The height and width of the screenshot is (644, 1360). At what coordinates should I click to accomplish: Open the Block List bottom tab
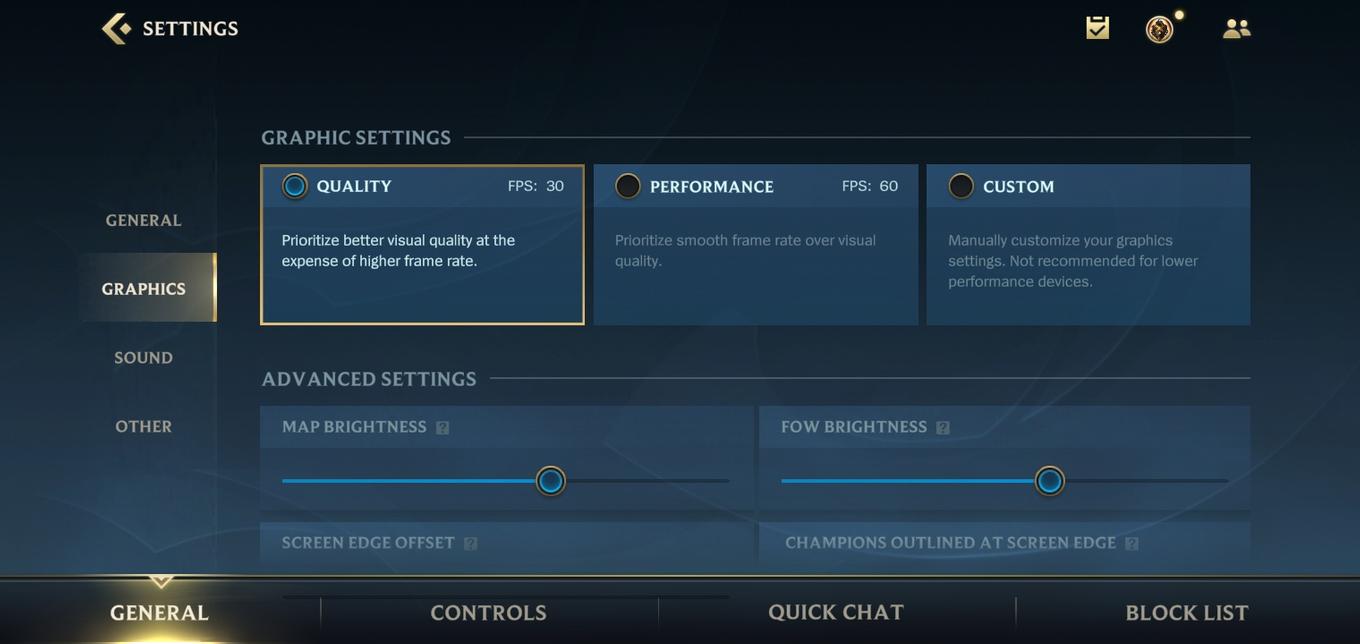coord(1187,613)
